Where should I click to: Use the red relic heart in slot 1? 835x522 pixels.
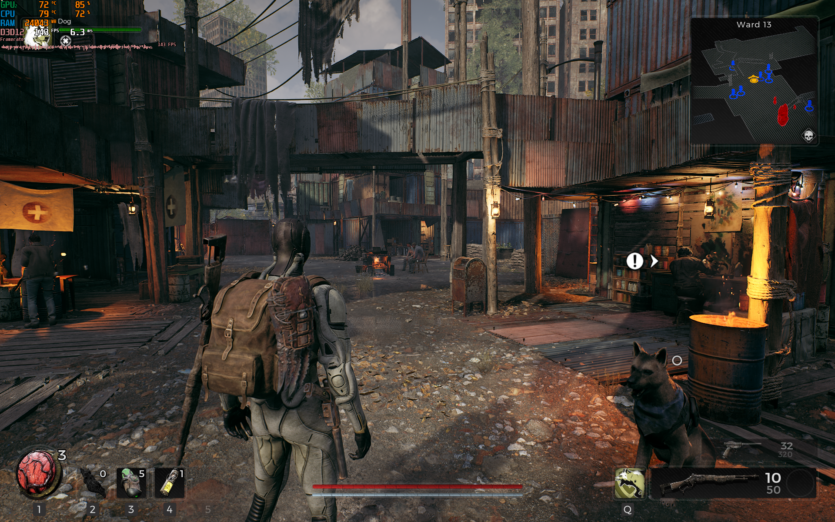point(37,474)
